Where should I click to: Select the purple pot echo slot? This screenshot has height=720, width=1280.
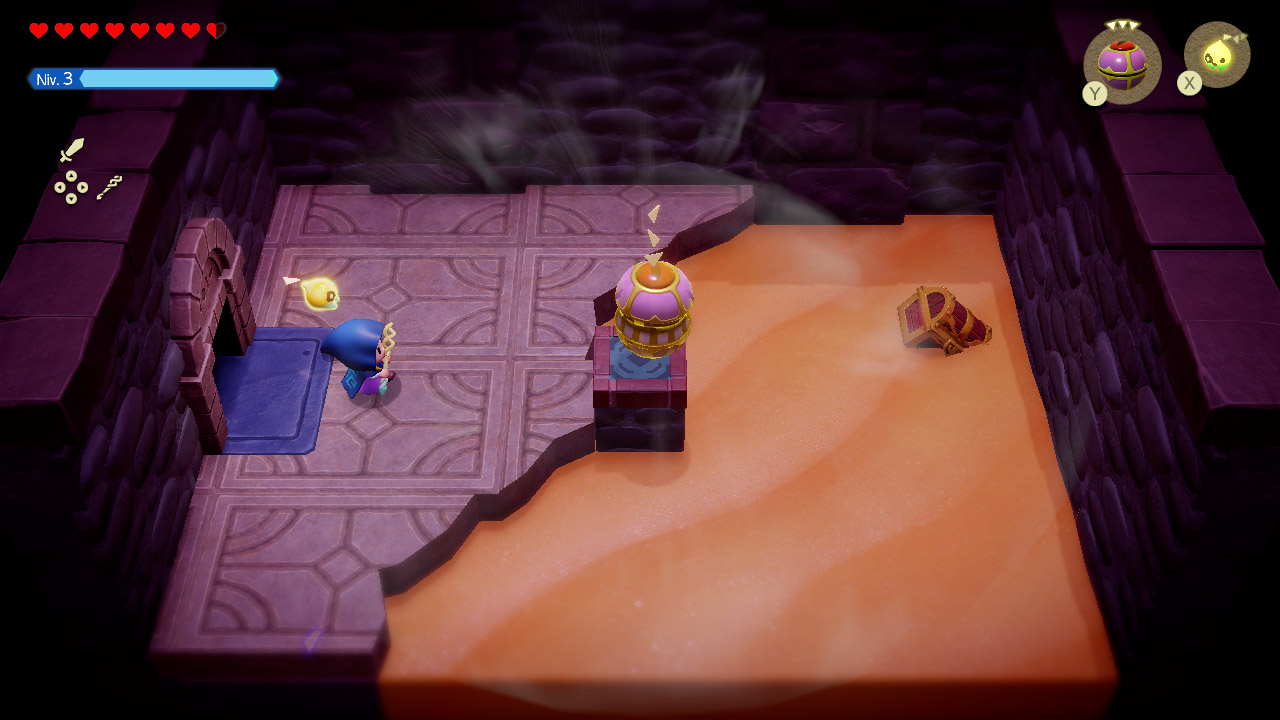point(1122,64)
